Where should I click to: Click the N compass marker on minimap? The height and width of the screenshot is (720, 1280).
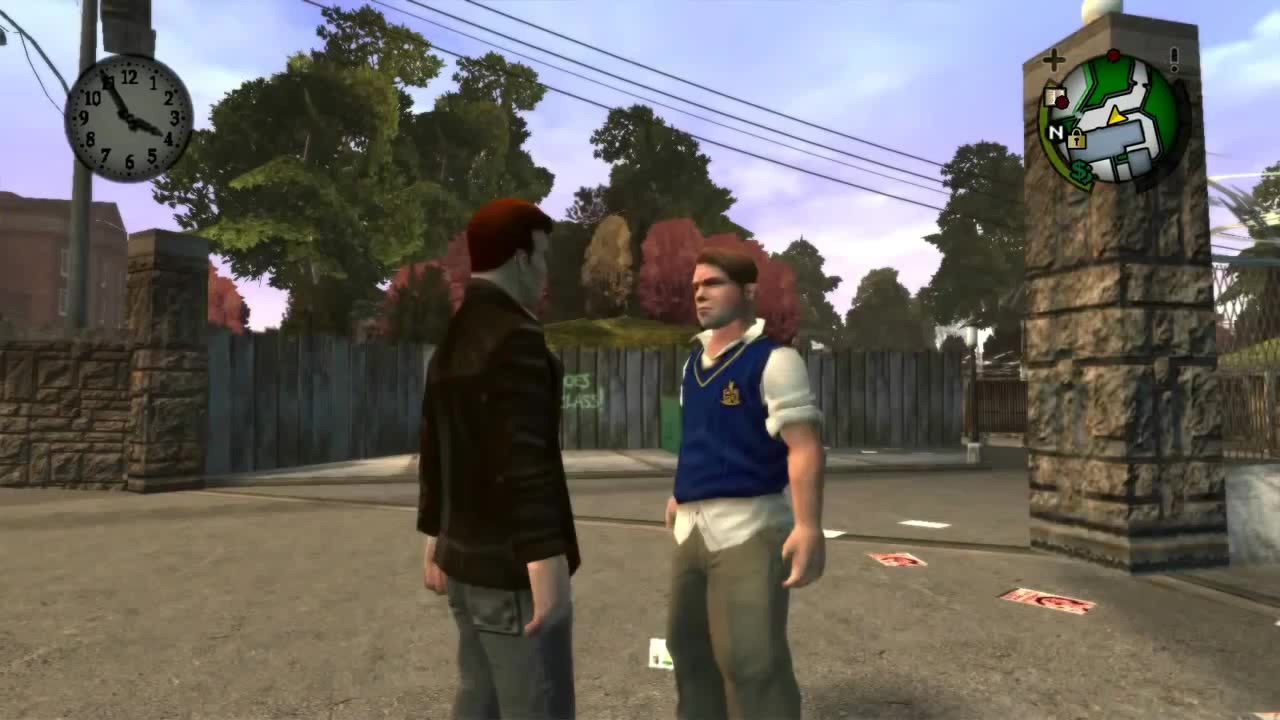[x=1055, y=132]
